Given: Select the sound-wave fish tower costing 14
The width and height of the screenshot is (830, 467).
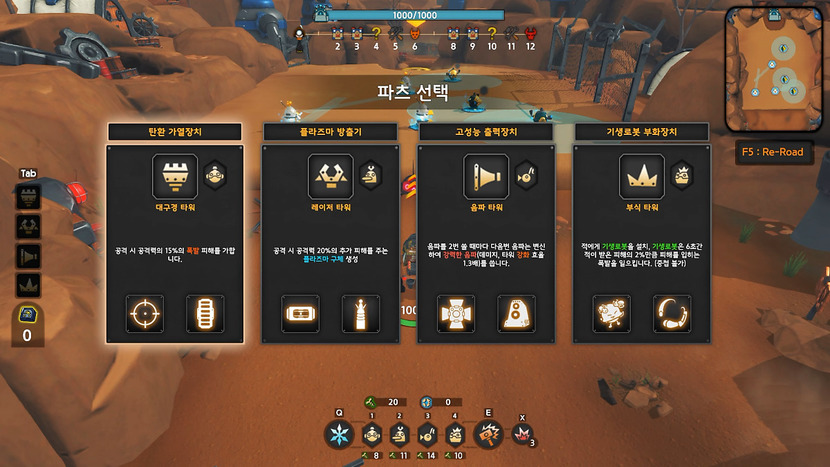Looking at the screenshot, I should [x=428, y=434].
